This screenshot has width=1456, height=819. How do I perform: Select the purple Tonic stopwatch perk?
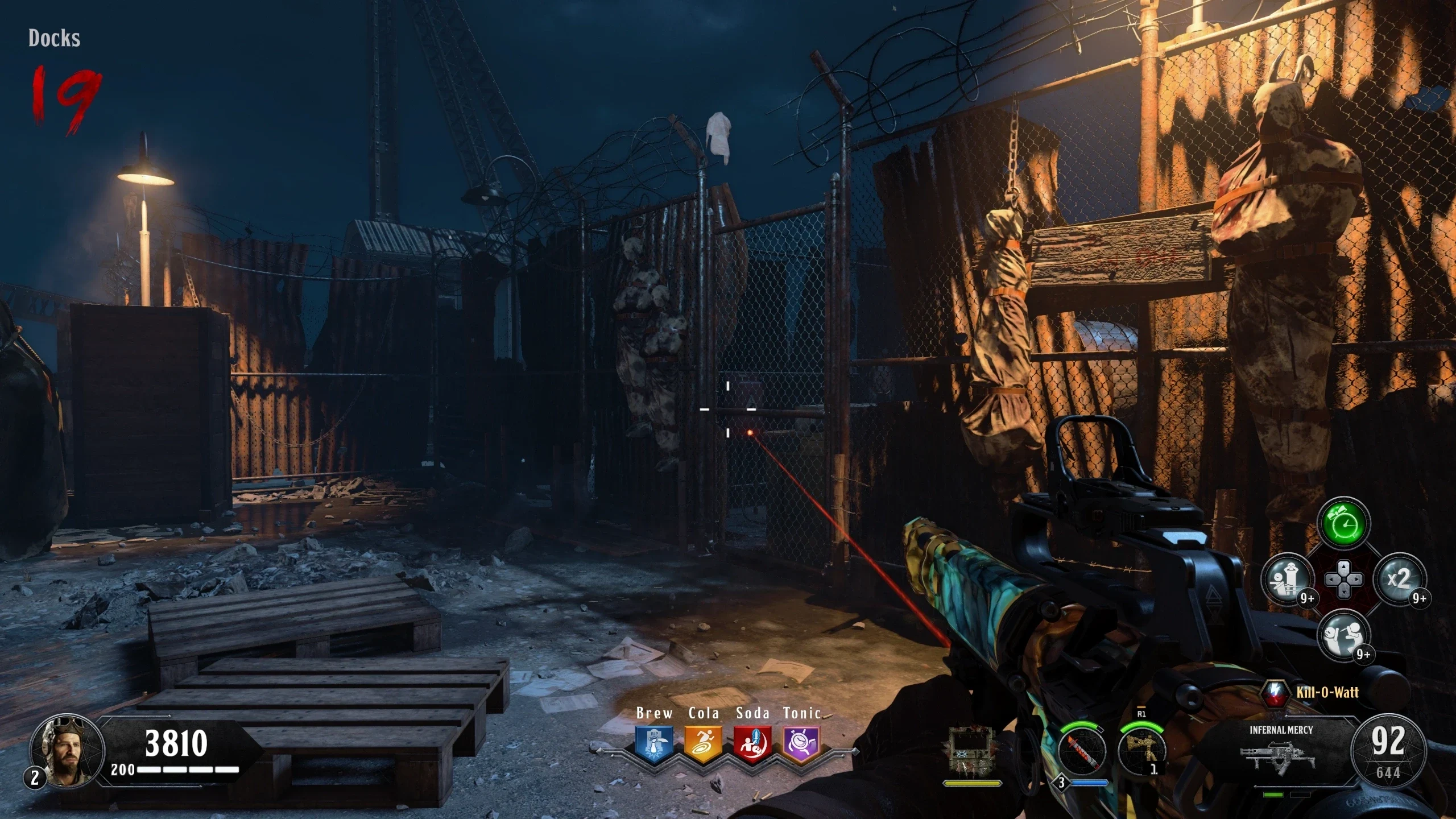pyautogui.click(x=801, y=743)
